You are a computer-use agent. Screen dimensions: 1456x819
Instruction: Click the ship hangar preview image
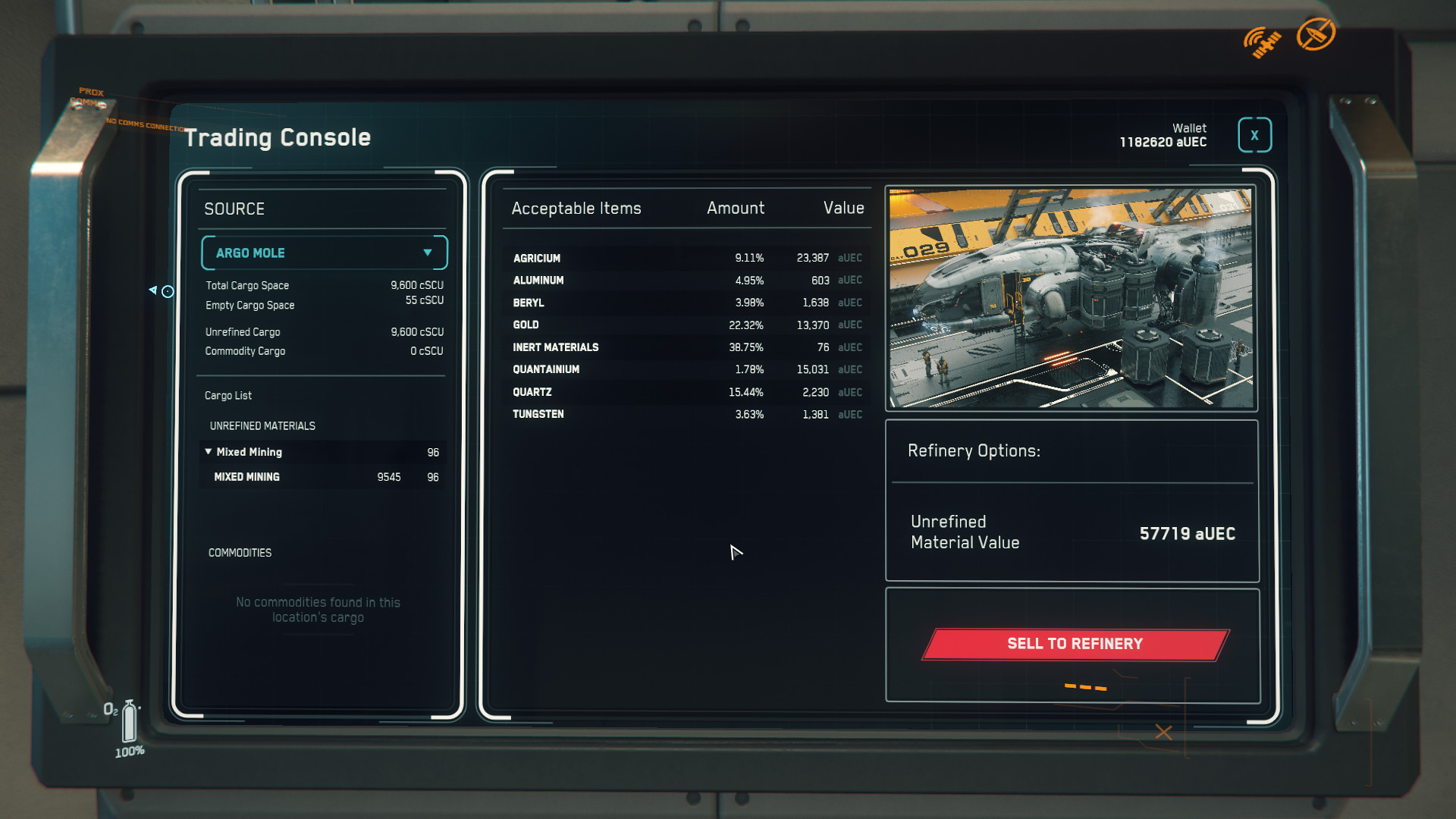pos(1071,298)
